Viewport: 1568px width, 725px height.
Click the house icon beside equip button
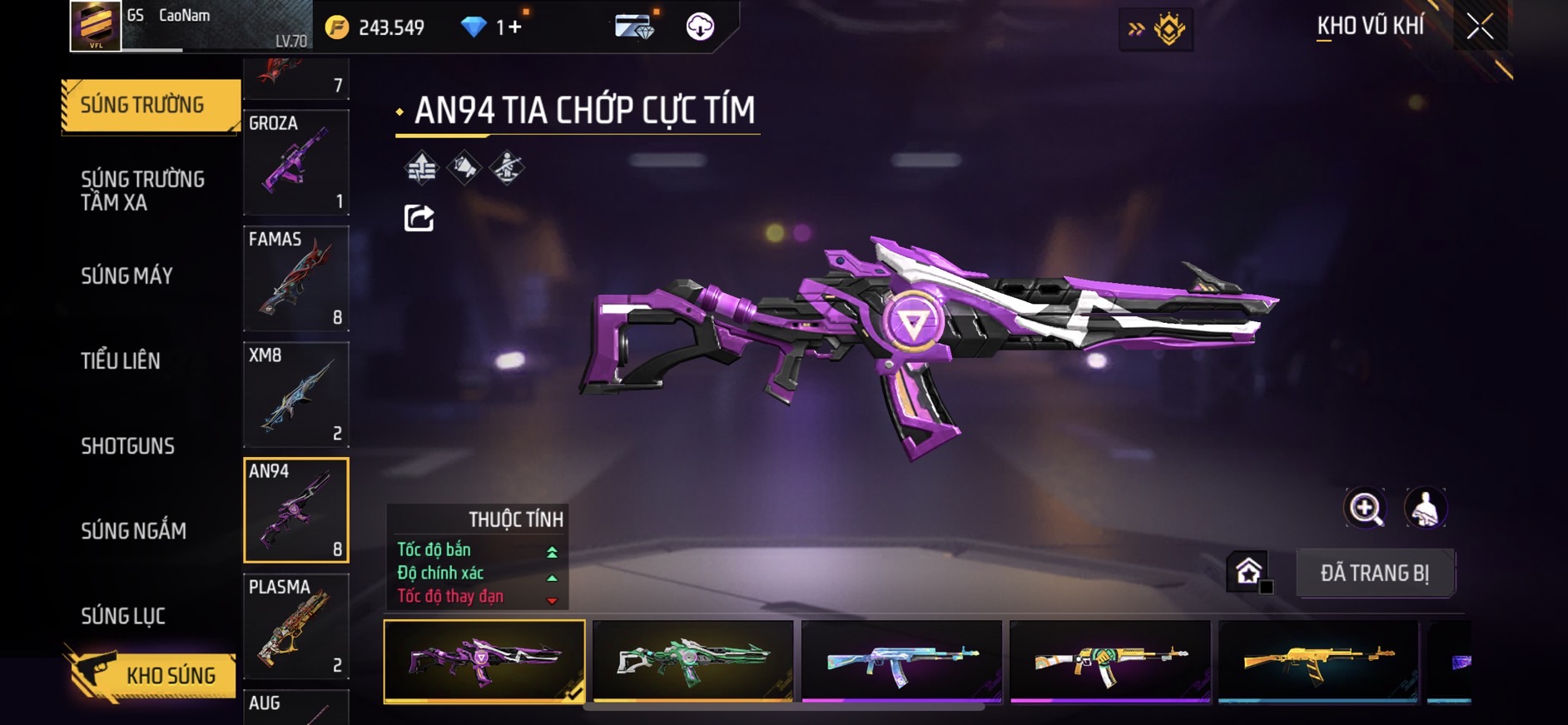coord(1248,571)
